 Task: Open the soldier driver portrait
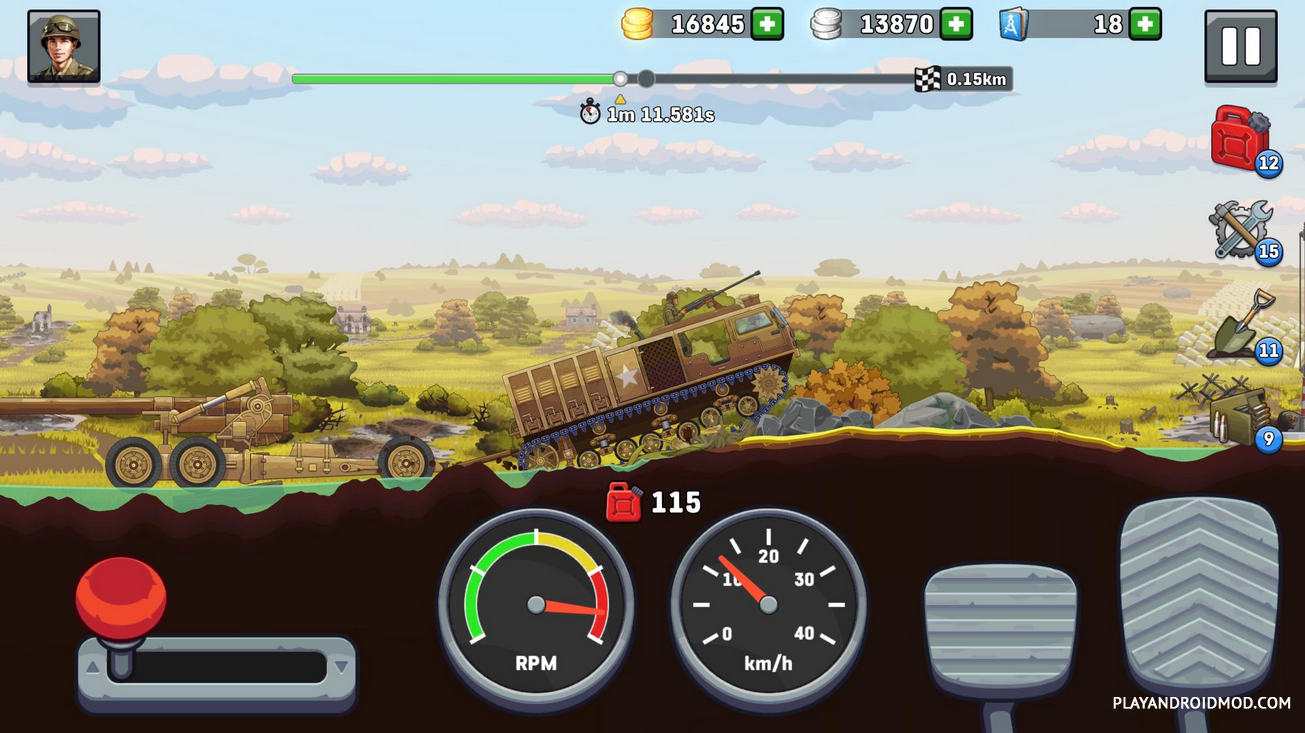64,46
